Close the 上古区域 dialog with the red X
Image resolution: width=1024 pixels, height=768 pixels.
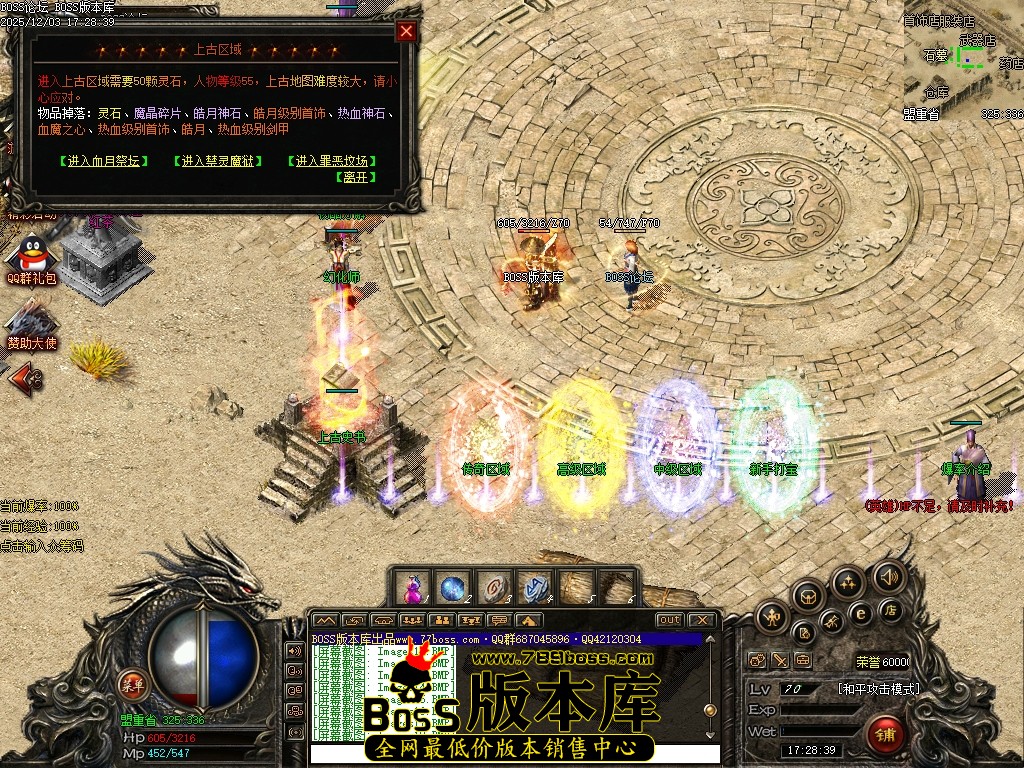[406, 31]
